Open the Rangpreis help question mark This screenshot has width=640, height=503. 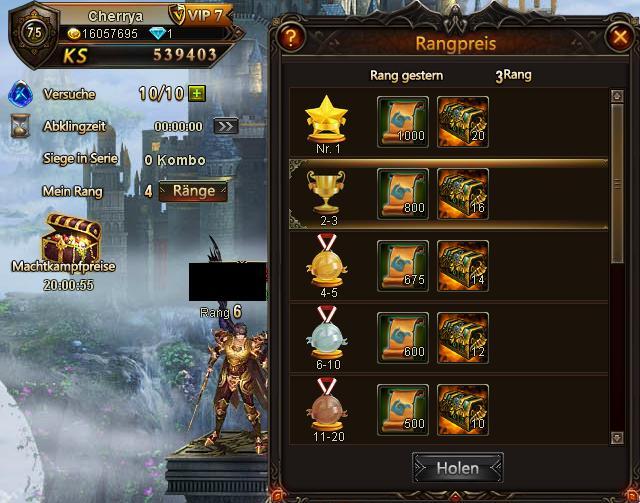291,38
